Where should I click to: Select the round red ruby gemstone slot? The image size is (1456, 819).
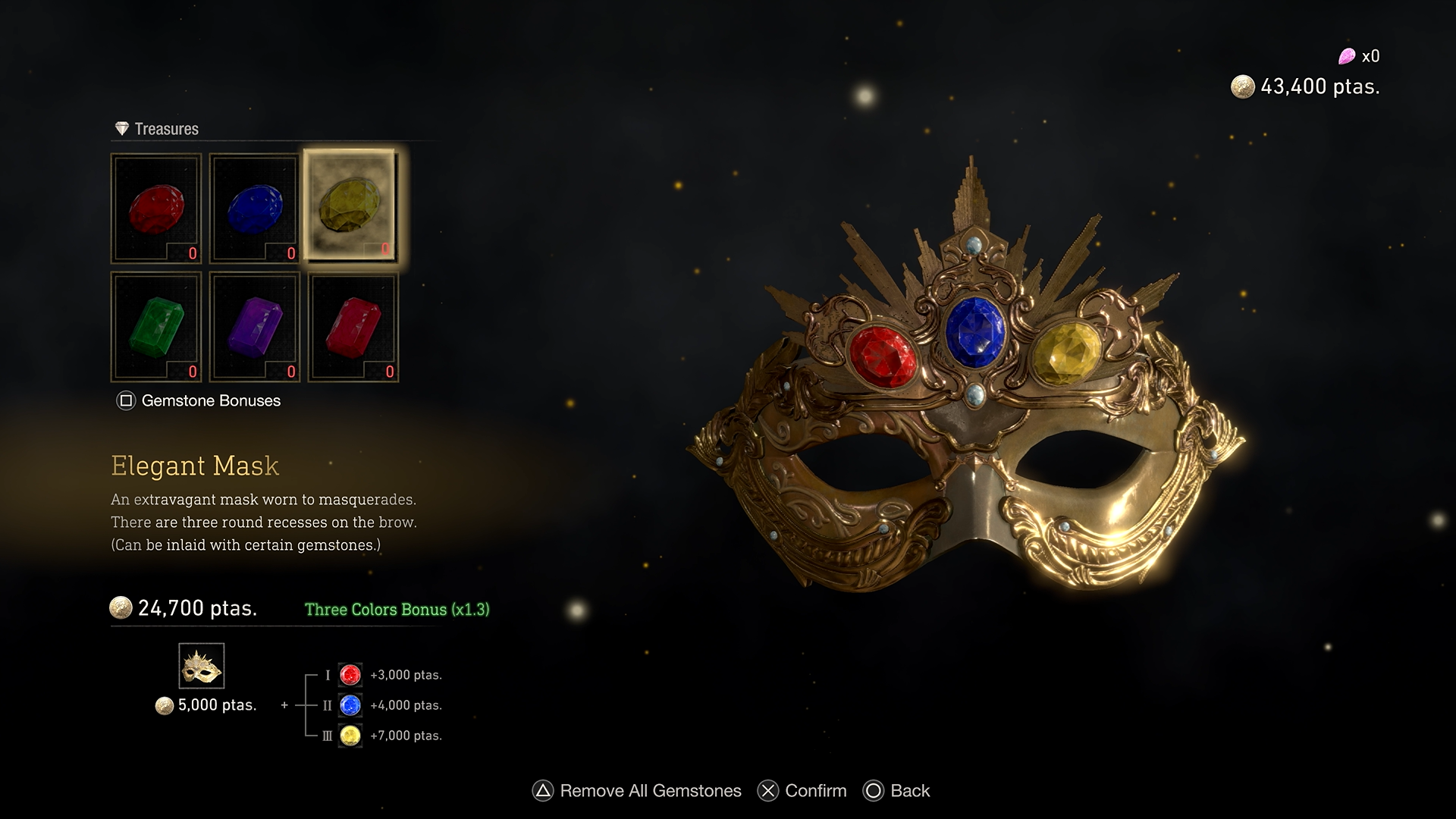156,209
